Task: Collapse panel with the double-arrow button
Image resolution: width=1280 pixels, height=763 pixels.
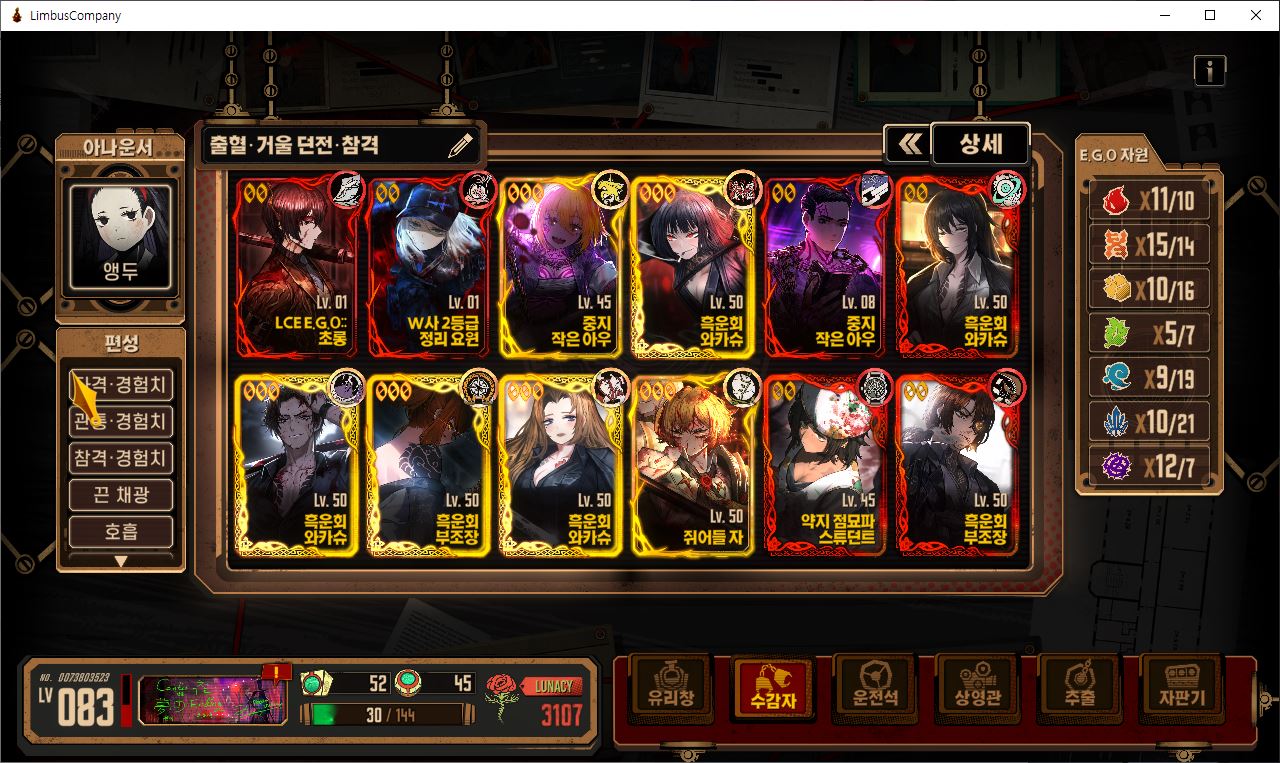Action: 908,145
